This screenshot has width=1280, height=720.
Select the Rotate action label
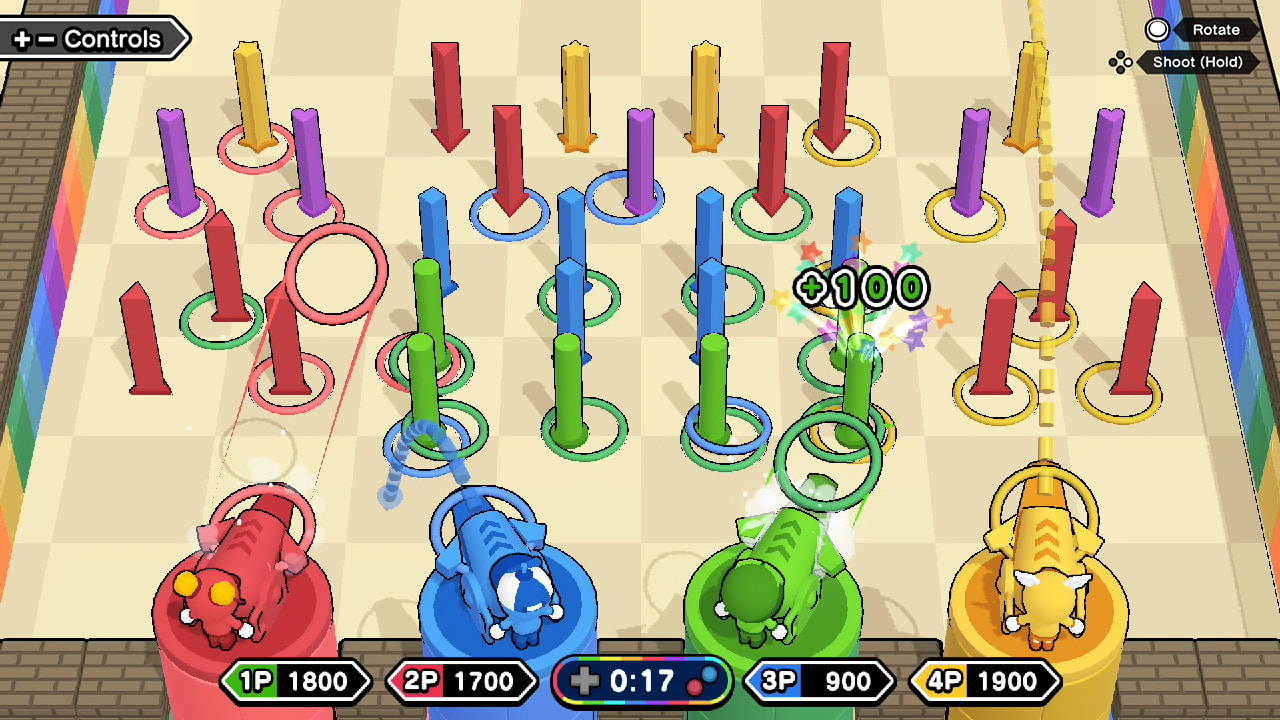tap(1219, 30)
